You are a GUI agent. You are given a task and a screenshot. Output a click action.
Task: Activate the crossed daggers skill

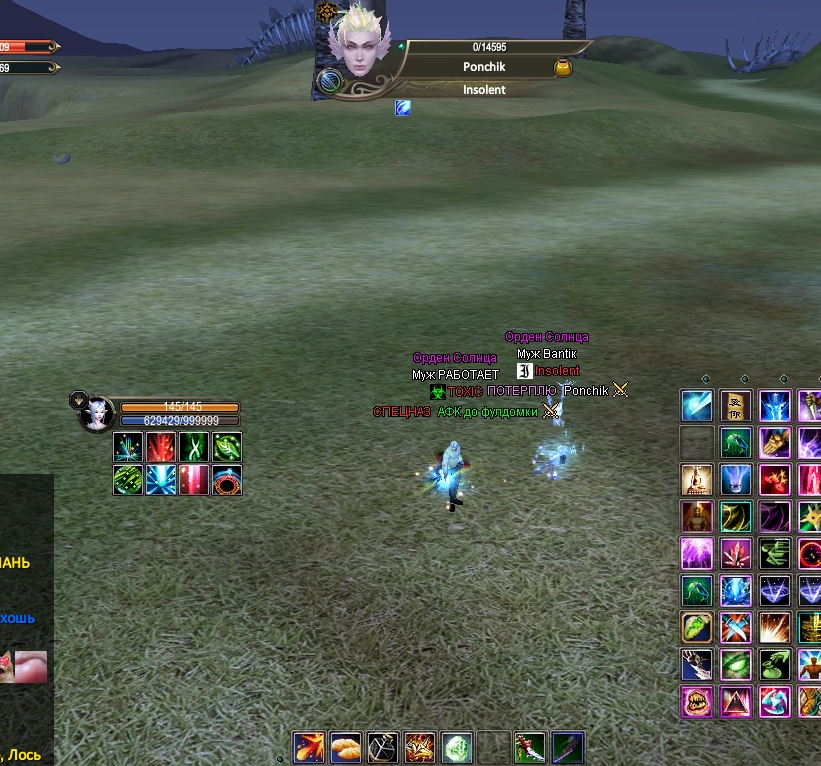[736, 627]
